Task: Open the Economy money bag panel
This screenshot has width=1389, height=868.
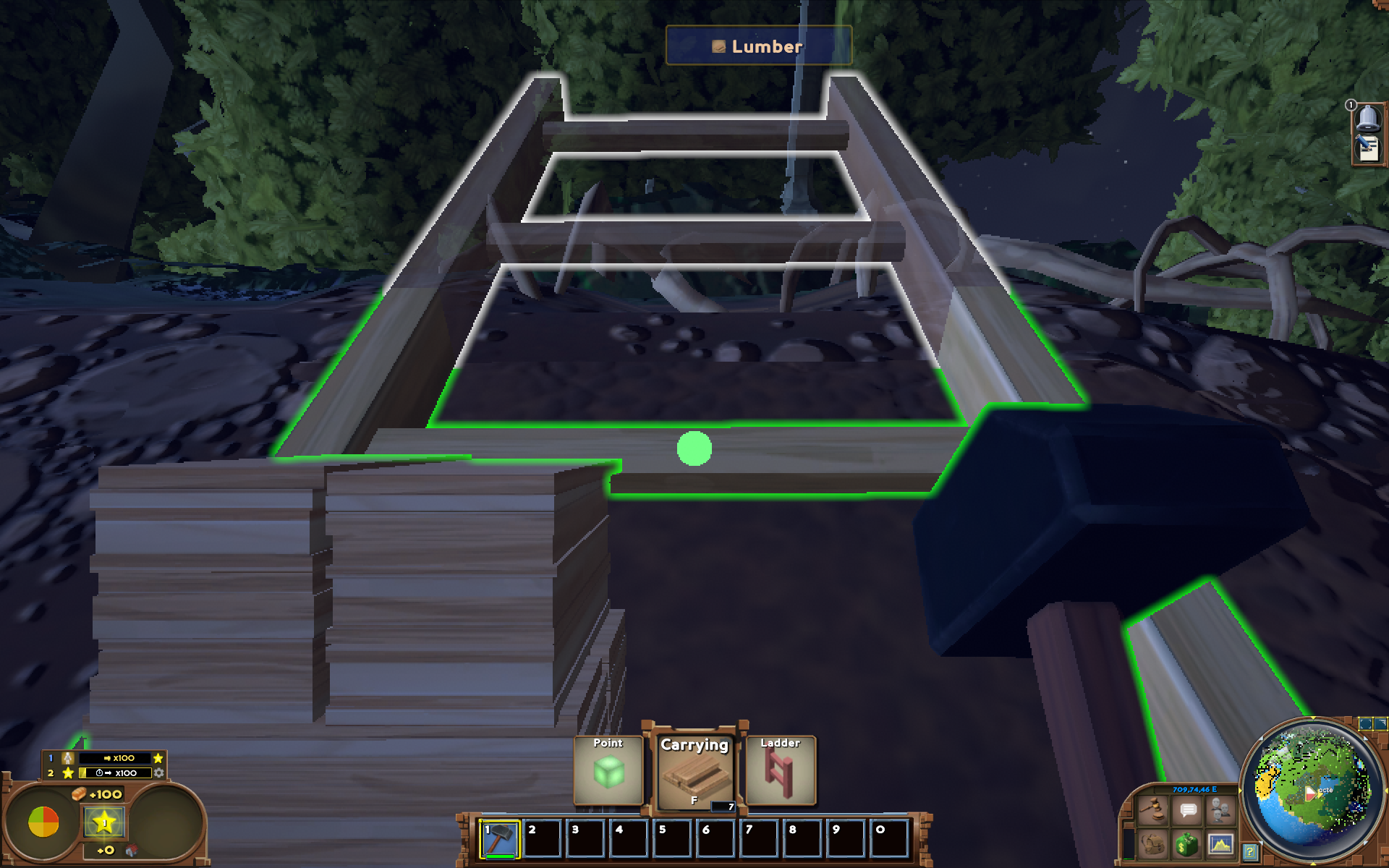Action: (1186, 846)
